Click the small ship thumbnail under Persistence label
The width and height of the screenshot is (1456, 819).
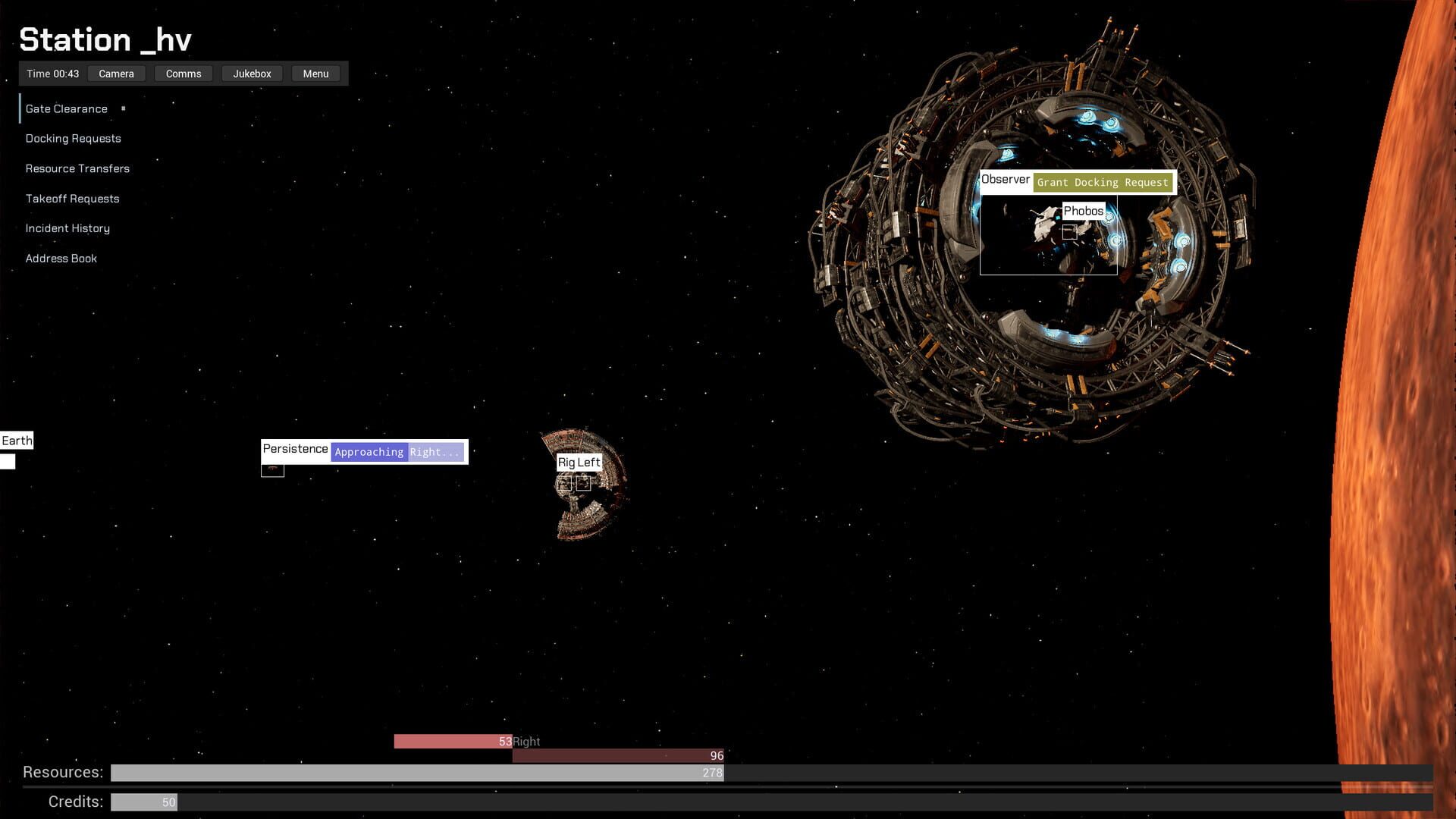[272, 469]
